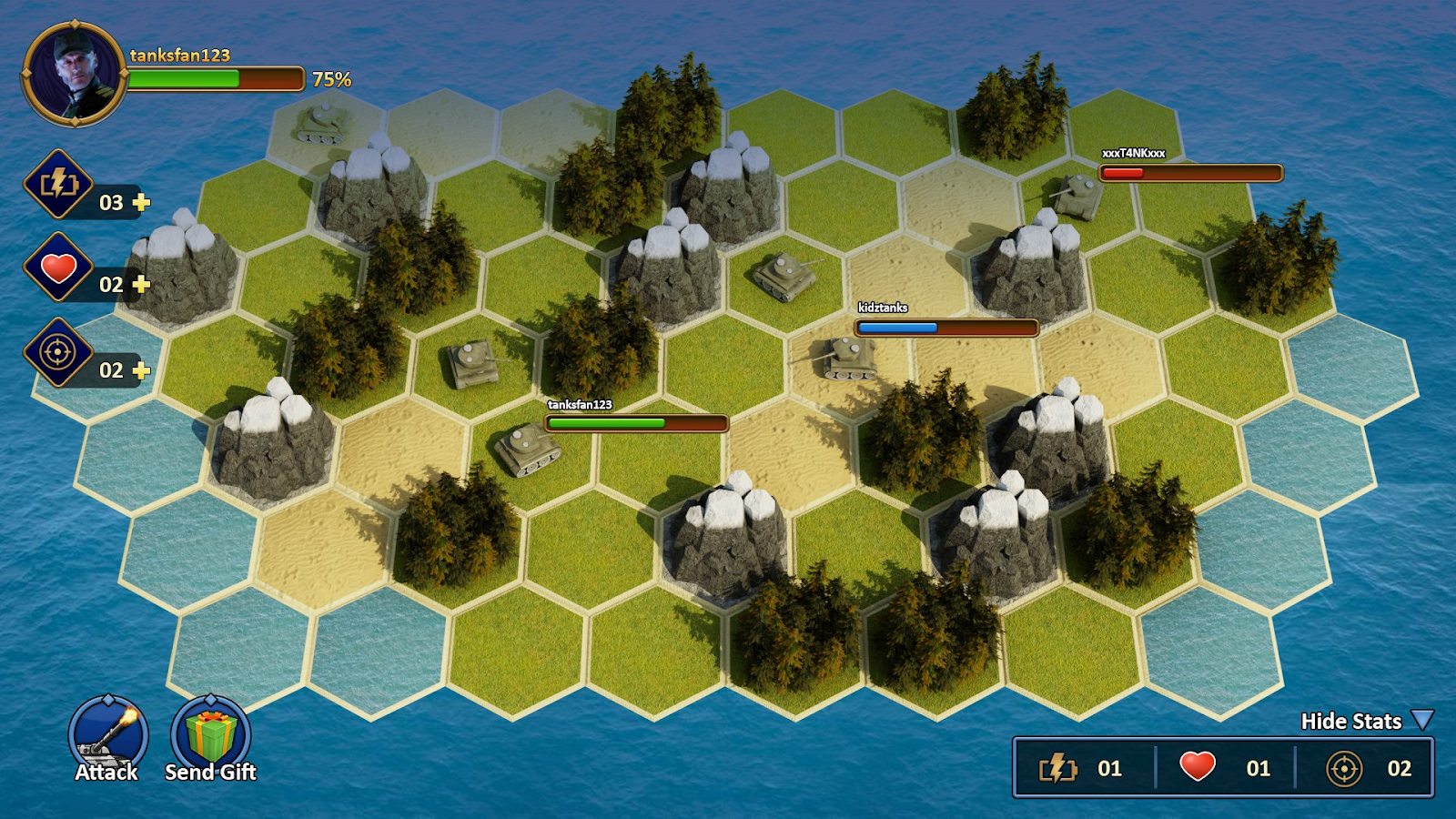The height and width of the screenshot is (819, 1456).
Task: Select the red heart diamond icon
Action: coord(59,269)
